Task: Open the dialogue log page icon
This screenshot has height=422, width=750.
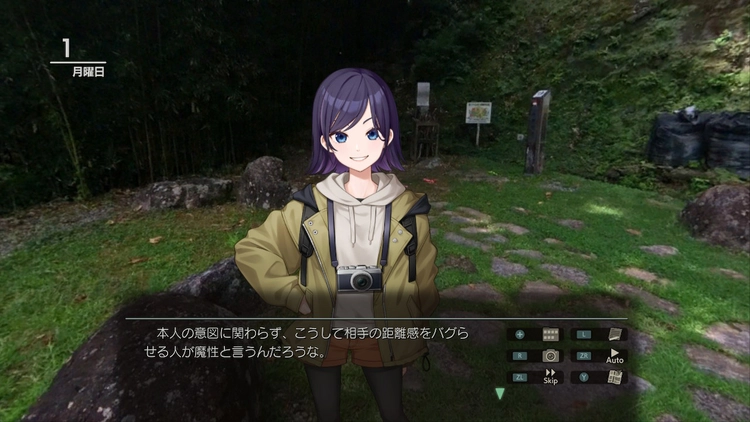Action: tap(615, 334)
